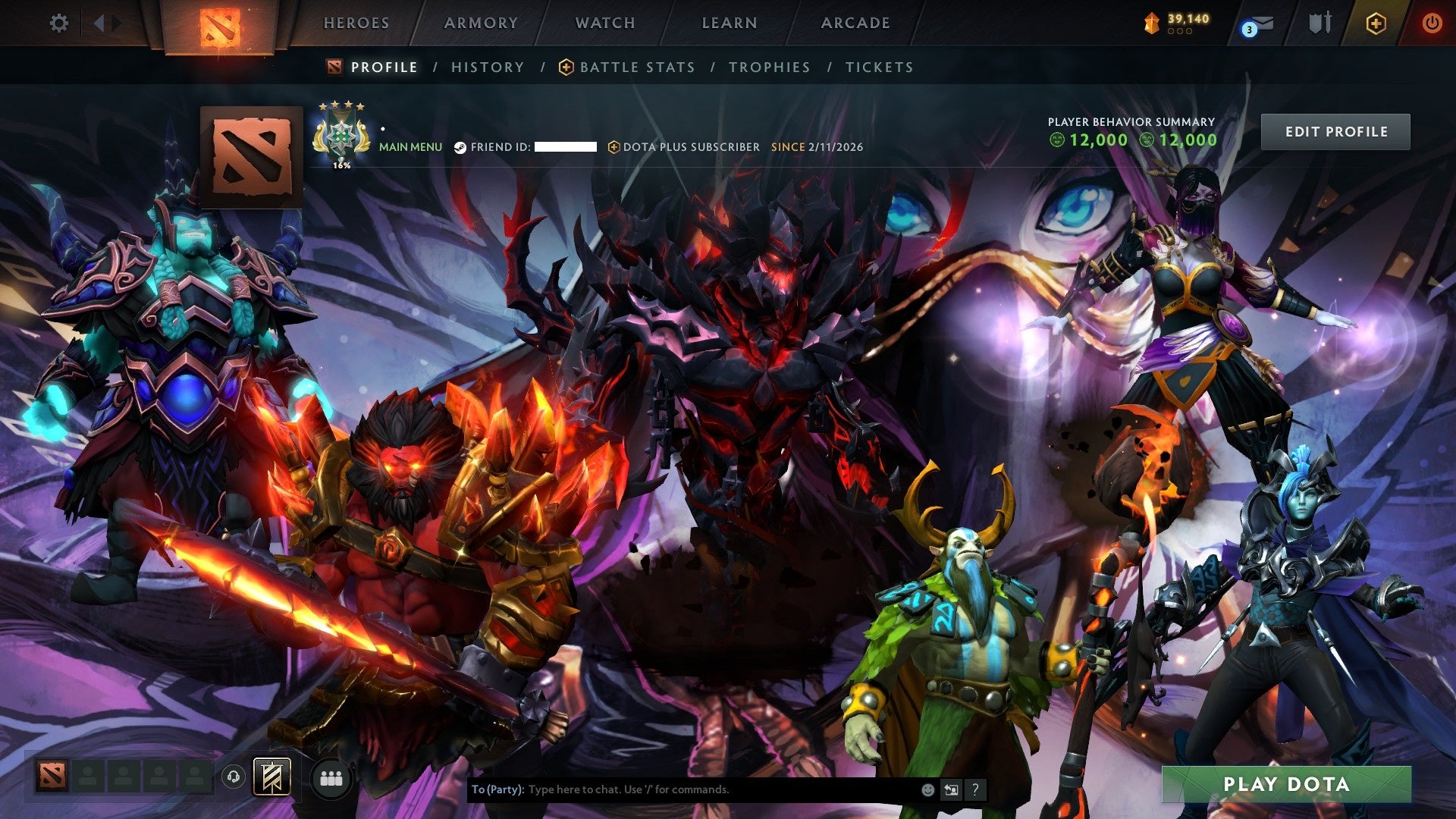The image size is (1456, 819).
Task: Switch to the TROPHIES tab
Action: 769,67
